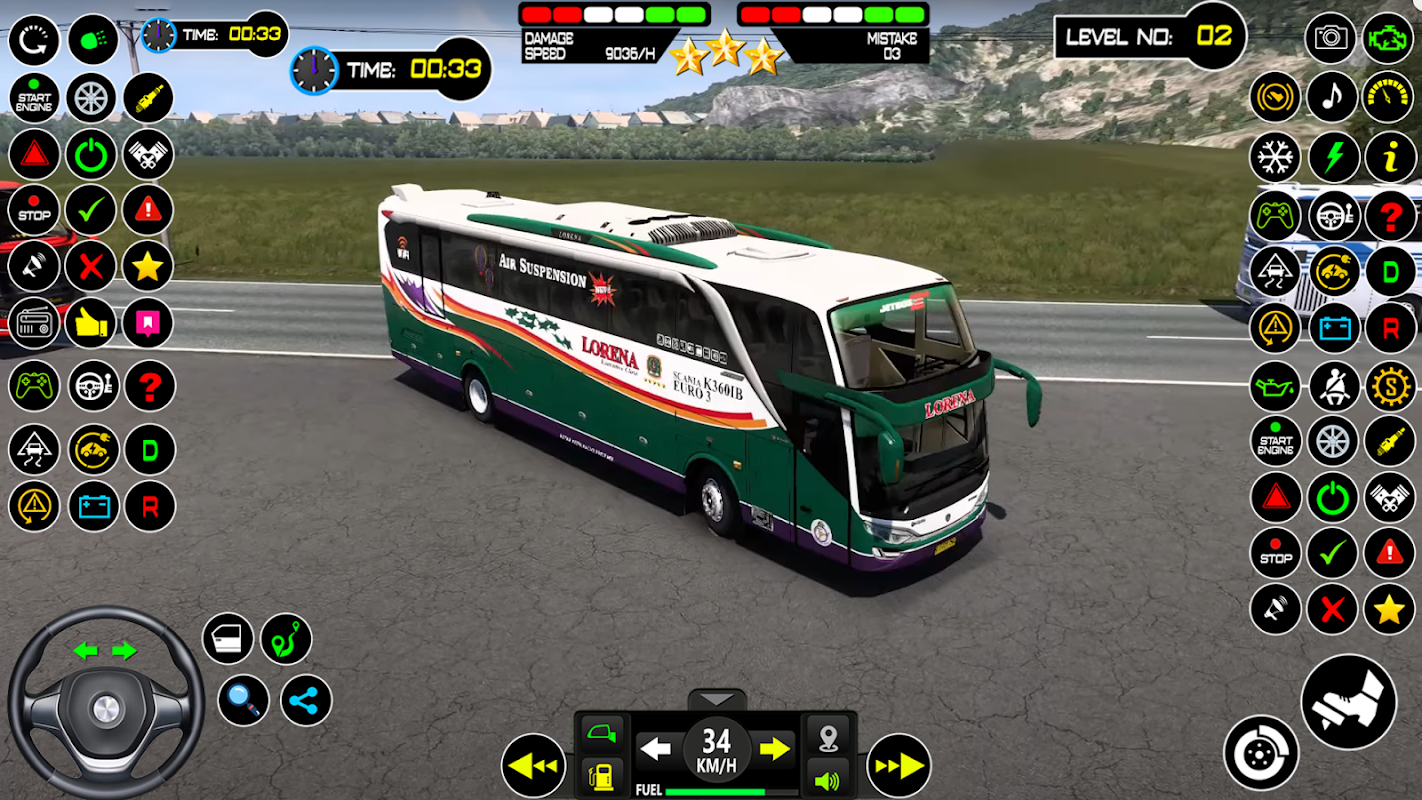The height and width of the screenshot is (800, 1422).
Task: Hit the brake disc button
Action: coord(1261,753)
